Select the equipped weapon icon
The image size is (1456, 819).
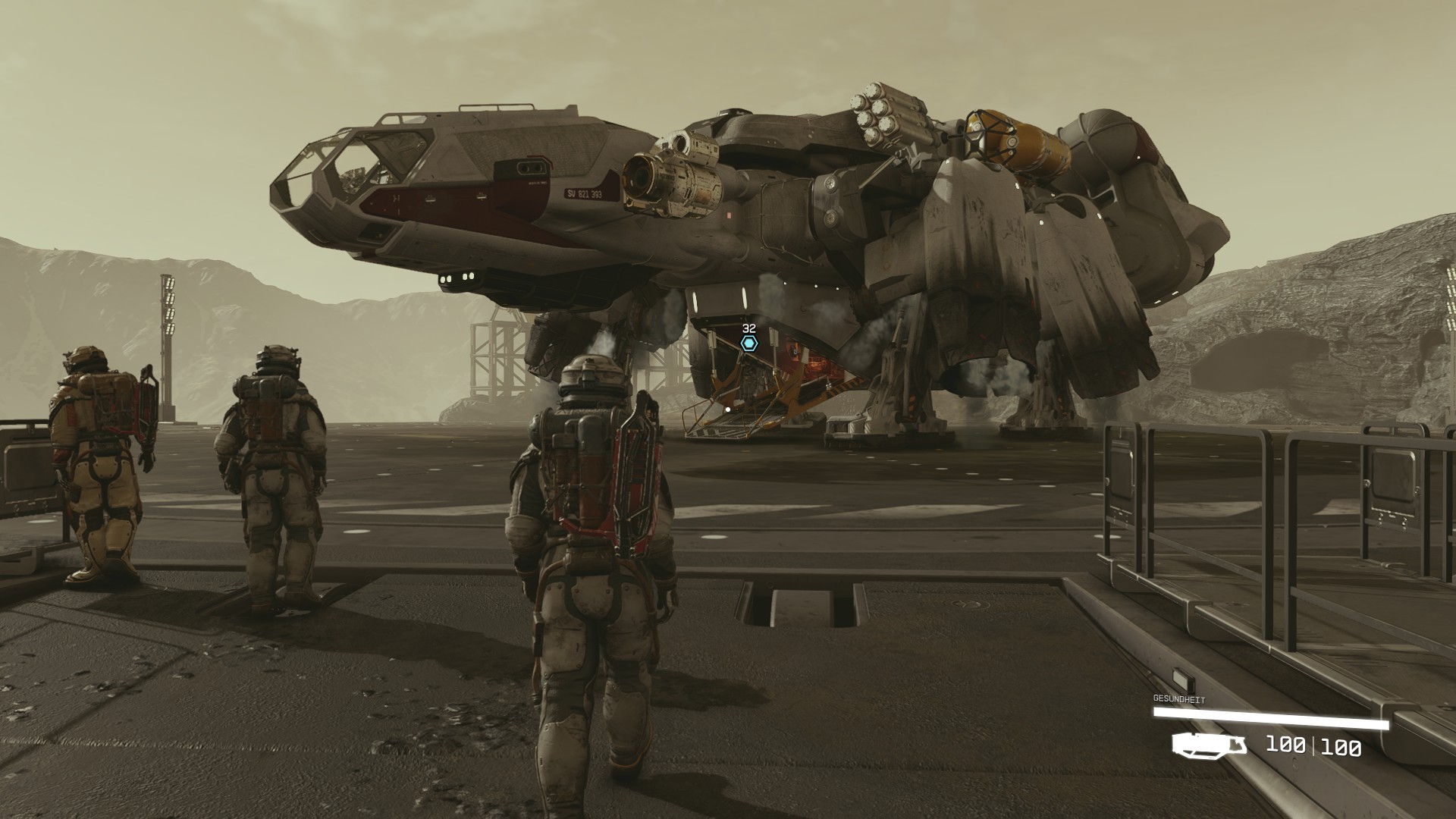tap(1208, 745)
